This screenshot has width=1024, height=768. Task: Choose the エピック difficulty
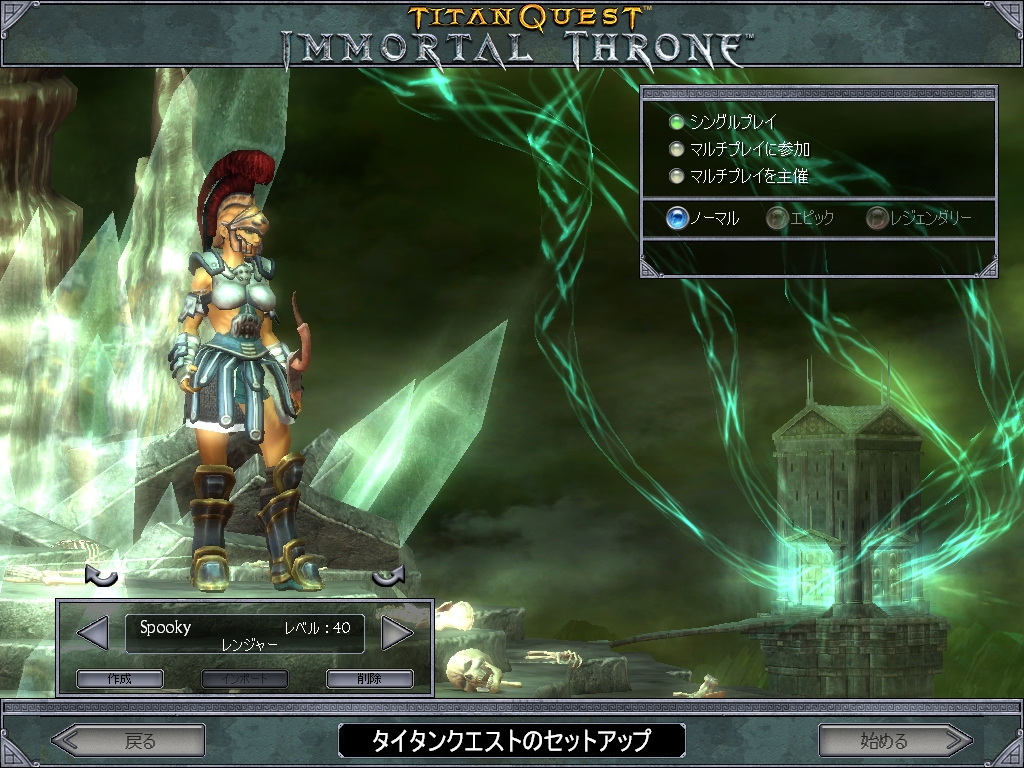click(777, 218)
